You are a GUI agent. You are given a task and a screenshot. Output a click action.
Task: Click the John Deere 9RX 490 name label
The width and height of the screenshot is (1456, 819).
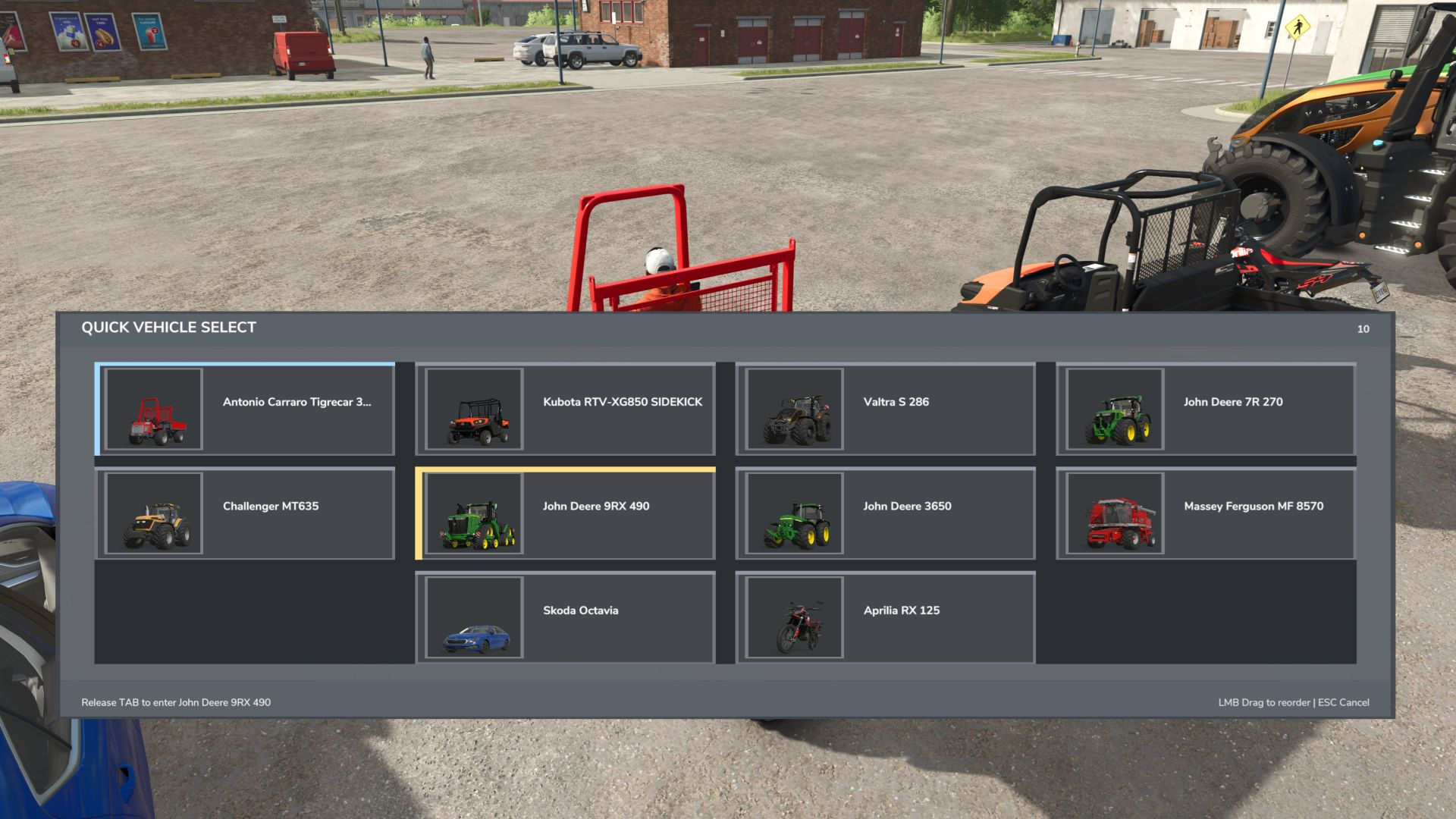595,506
